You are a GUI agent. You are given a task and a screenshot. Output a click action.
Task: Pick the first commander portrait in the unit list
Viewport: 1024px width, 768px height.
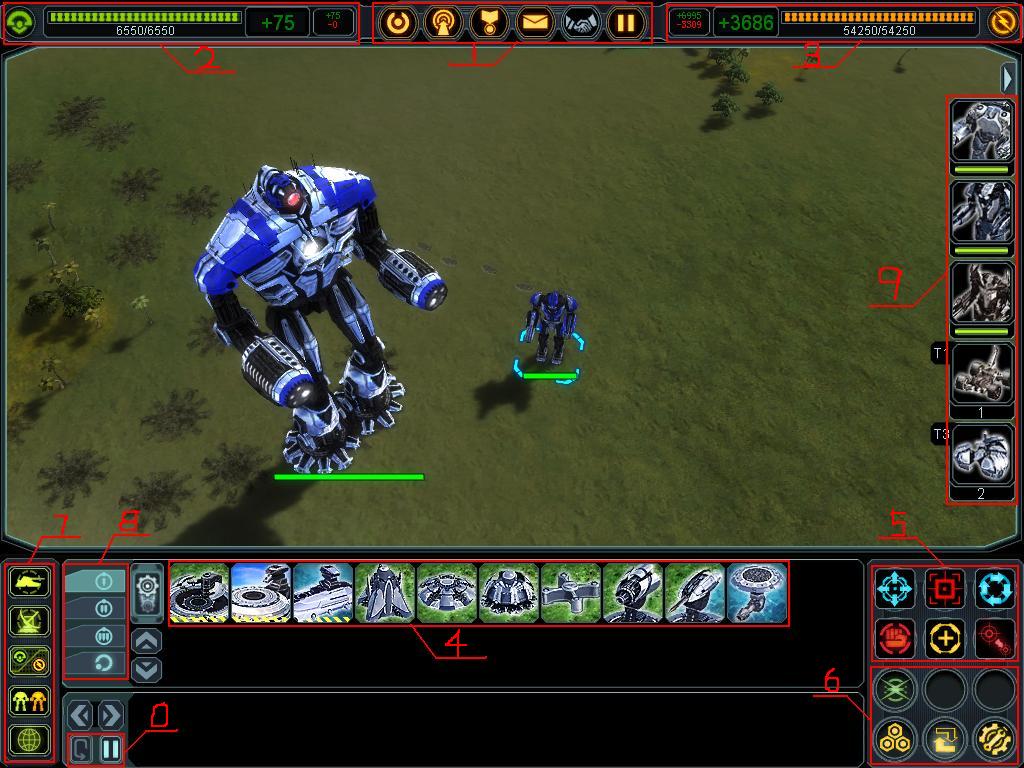pos(981,130)
